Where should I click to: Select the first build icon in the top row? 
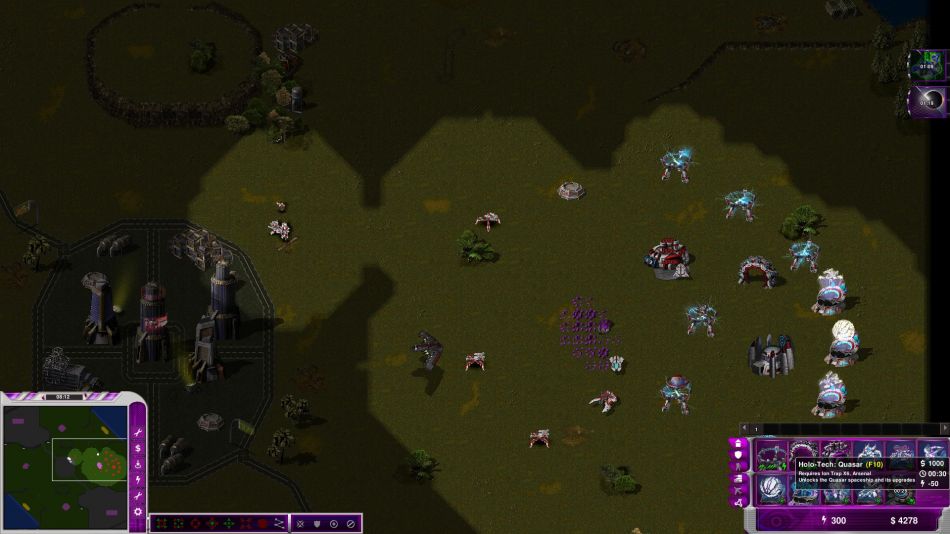(x=770, y=455)
